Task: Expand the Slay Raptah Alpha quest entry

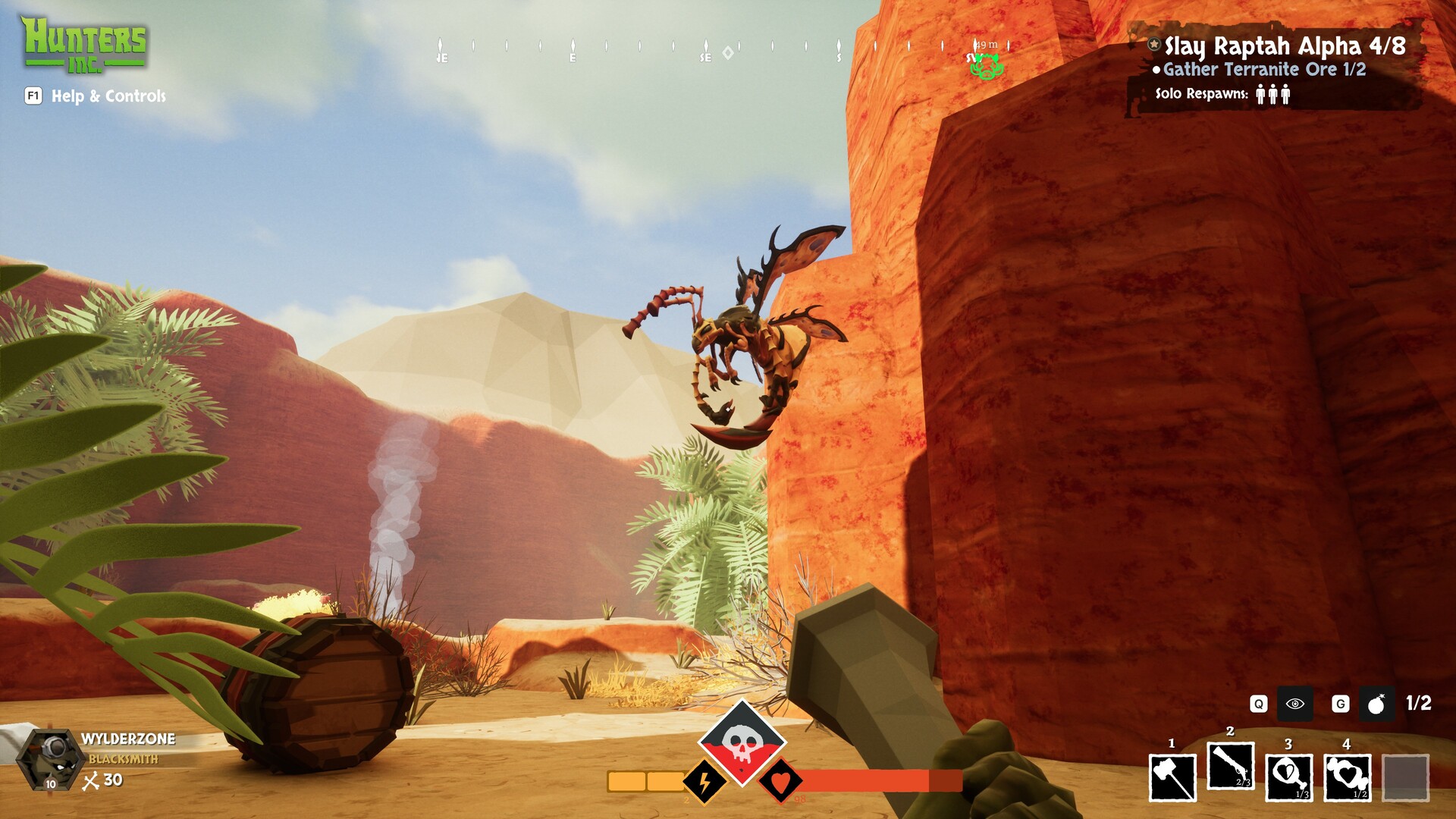Action: (x=1153, y=45)
